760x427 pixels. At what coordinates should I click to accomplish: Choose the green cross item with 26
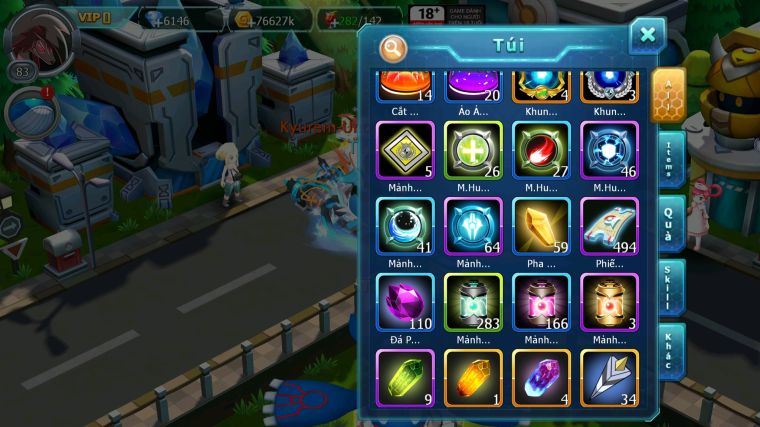coord(473,150)
